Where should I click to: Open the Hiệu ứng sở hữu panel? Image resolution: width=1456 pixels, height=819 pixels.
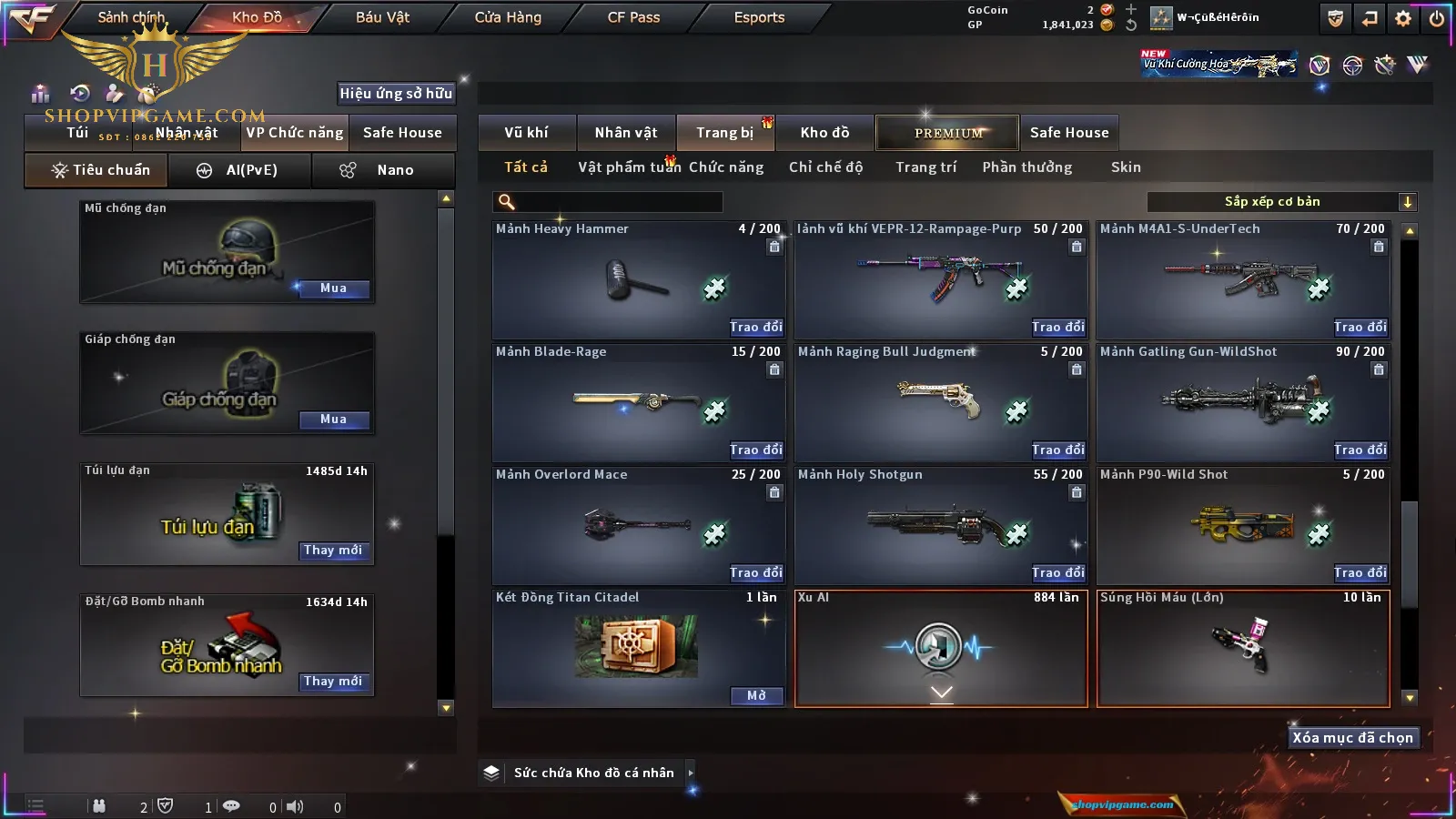click(x=396, y=93)
